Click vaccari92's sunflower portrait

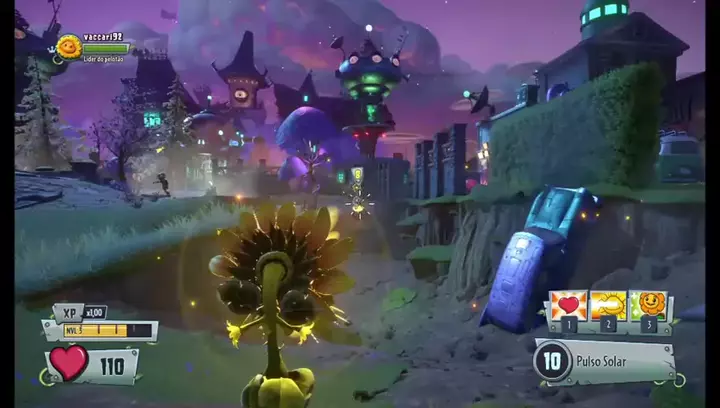pos(68,46)
